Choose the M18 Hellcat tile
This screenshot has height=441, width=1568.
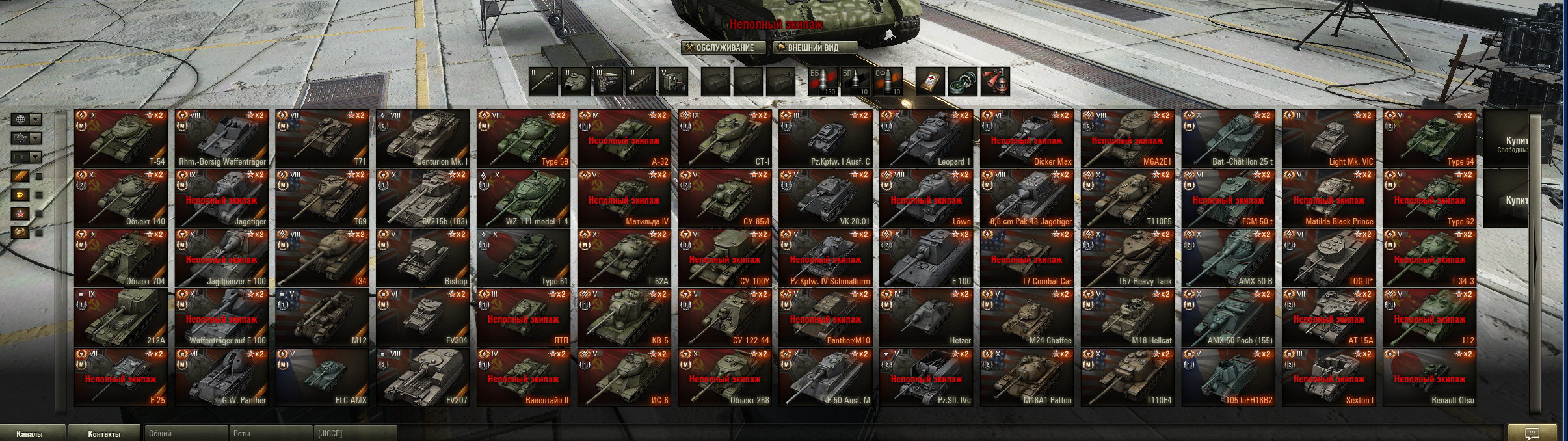point(1128,318)
